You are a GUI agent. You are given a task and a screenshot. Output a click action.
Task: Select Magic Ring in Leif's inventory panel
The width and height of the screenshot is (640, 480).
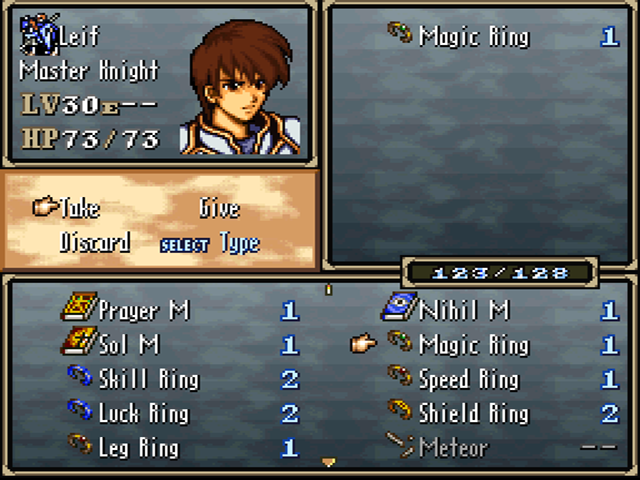coord(473,37)
